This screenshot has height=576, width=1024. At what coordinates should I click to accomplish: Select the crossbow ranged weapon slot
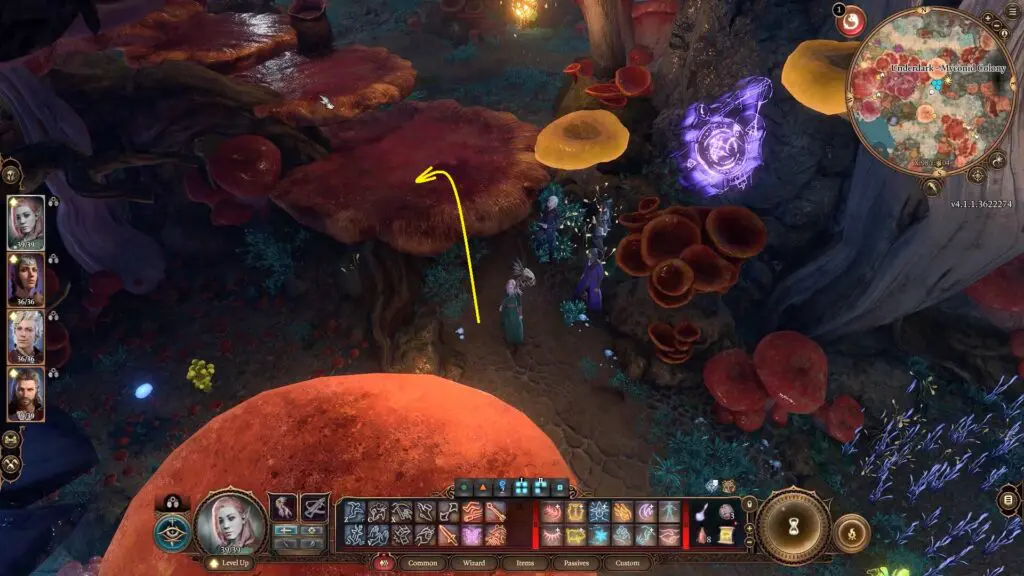314,507
